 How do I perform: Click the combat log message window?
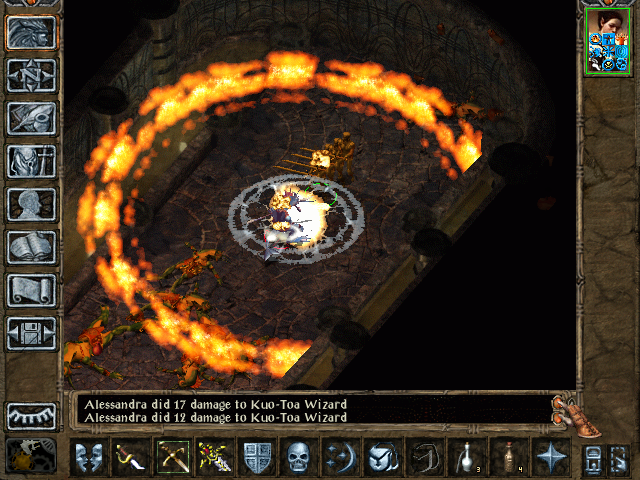(x=310, y=409)
